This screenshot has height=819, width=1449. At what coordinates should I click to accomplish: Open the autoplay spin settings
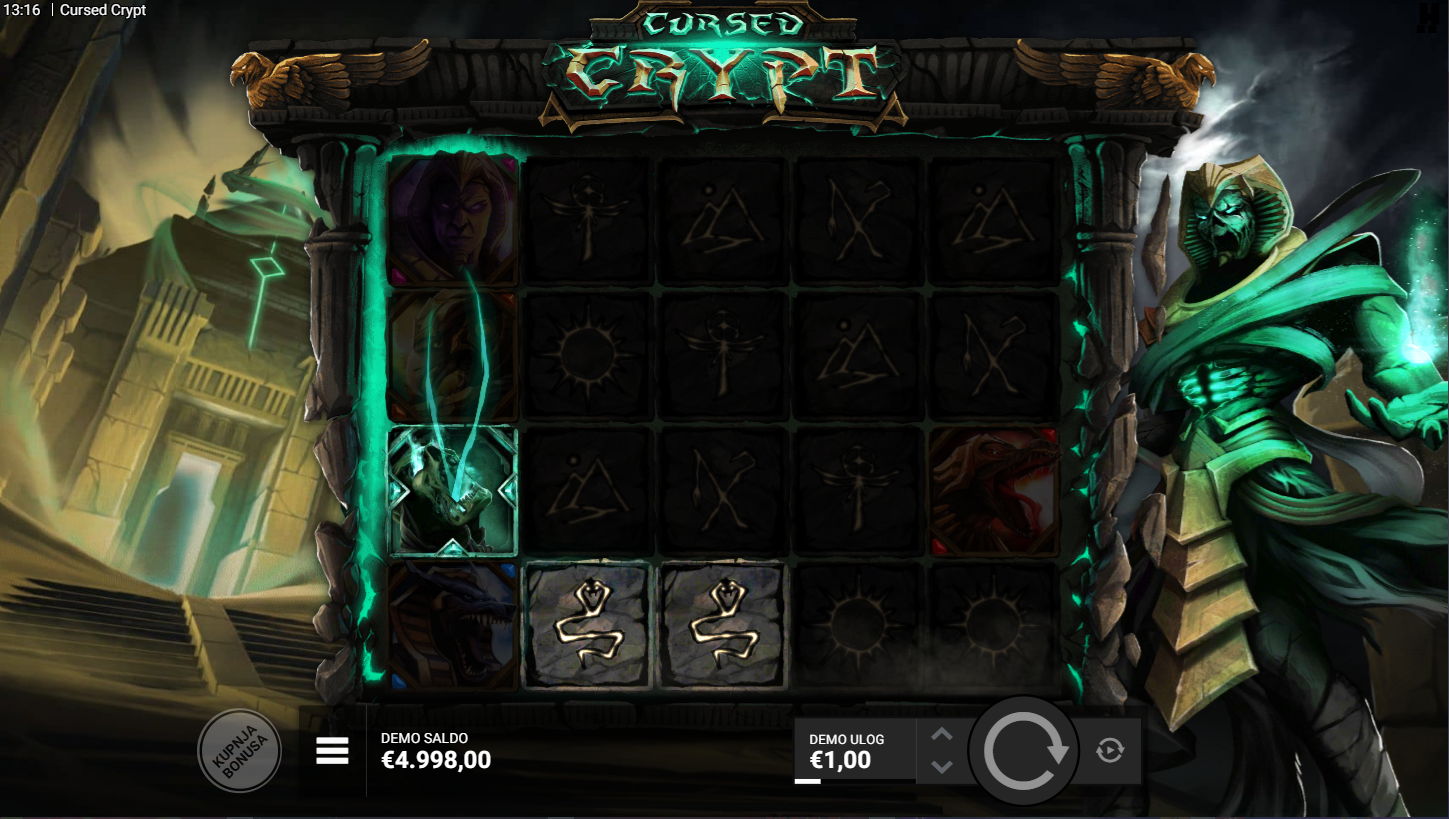pyautogui.click(x=1109, y=750)
